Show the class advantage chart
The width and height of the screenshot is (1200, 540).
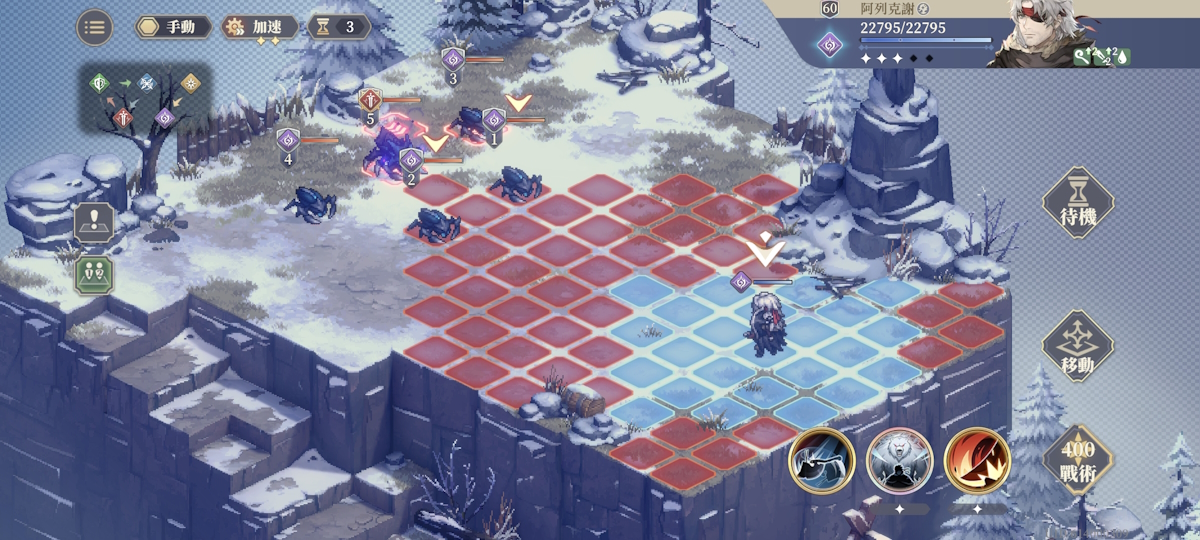(144, 99)
